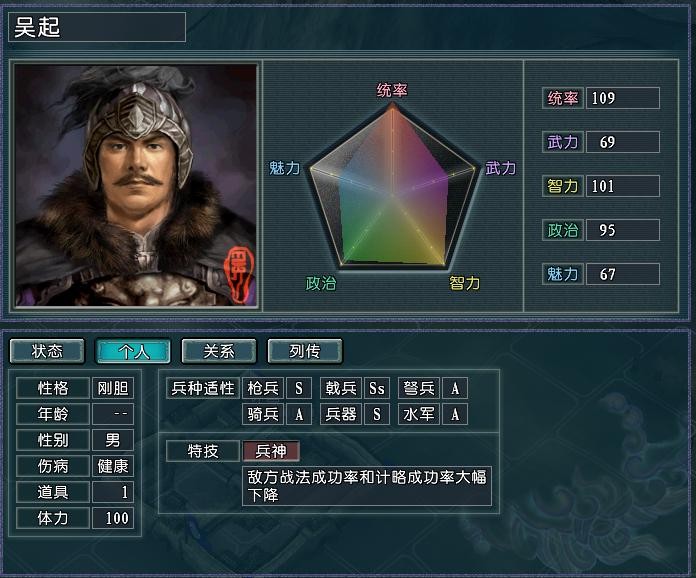Select the 个人 tab

(133, 351)
